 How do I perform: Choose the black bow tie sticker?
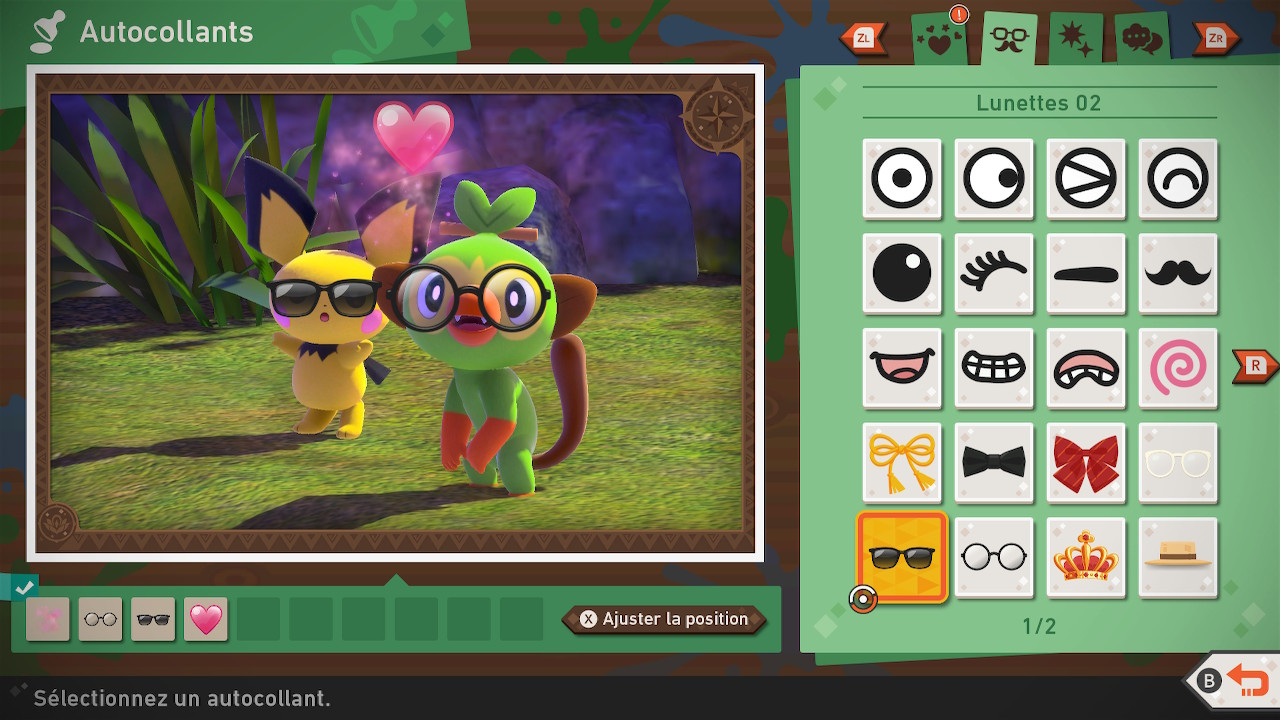pos(994,462)
